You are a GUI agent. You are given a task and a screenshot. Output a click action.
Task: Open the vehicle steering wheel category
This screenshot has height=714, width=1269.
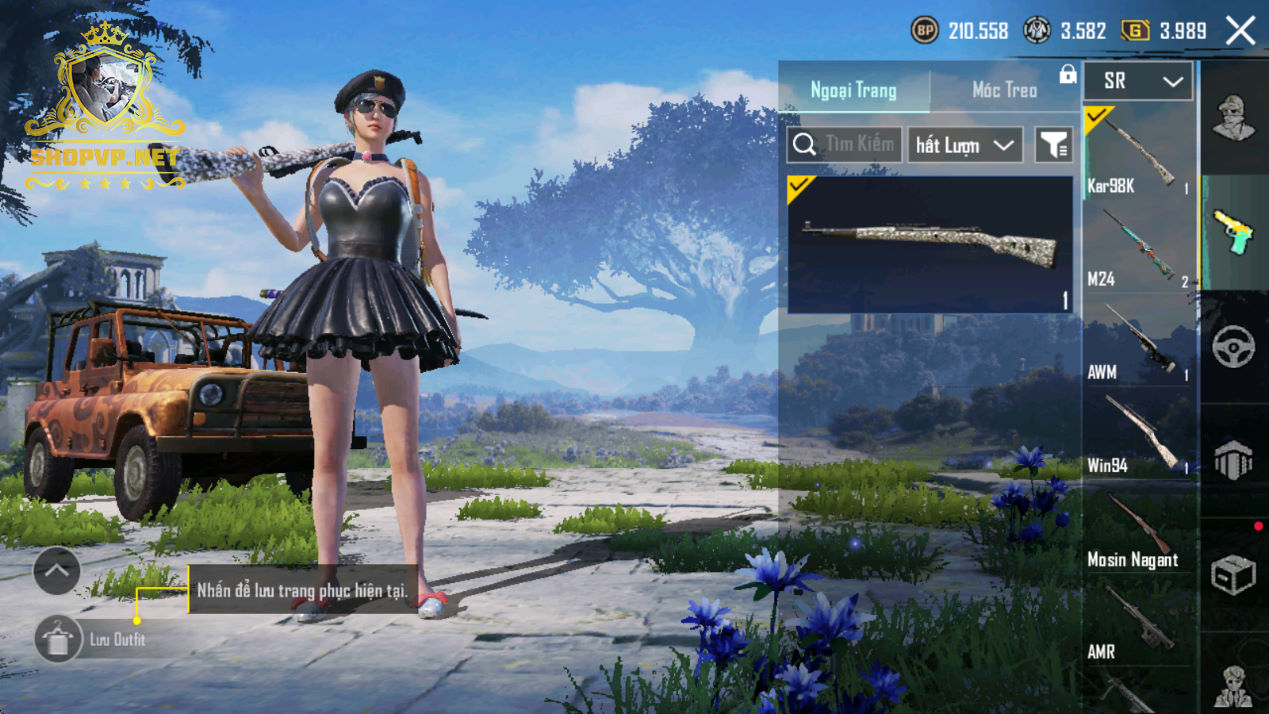(1233, 347)
